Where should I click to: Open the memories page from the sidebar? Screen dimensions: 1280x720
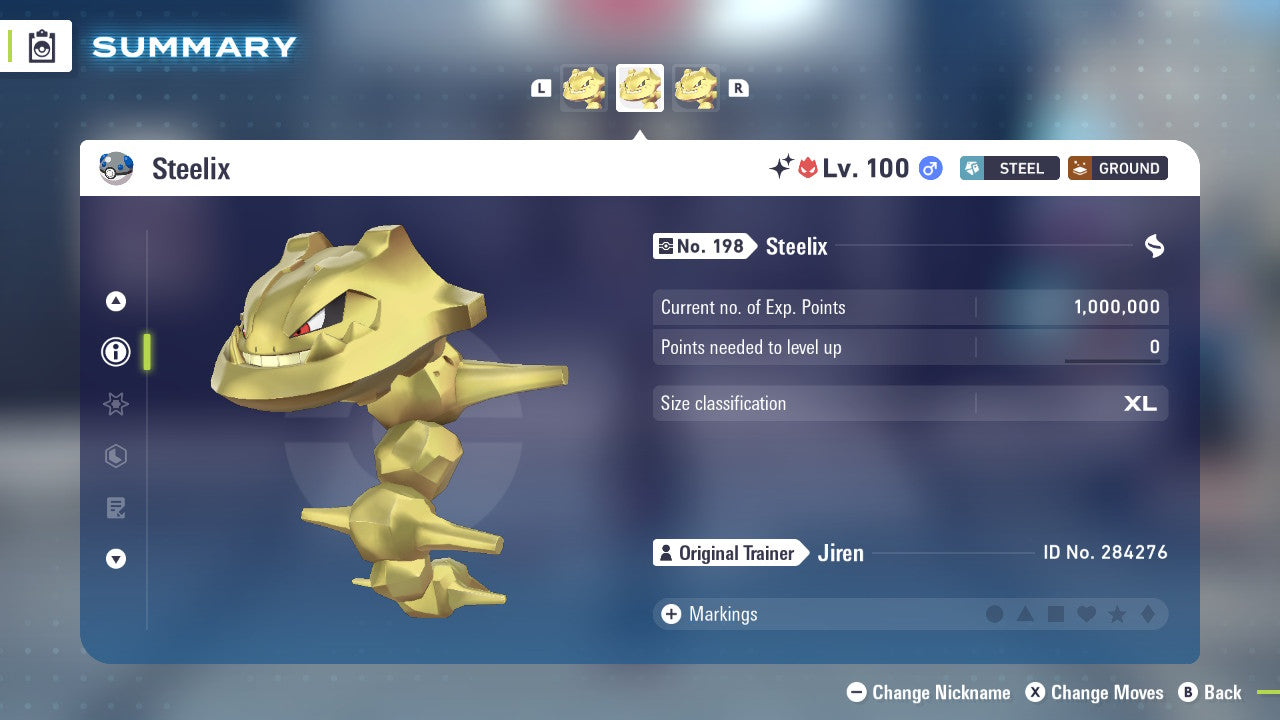pos(115,508)
